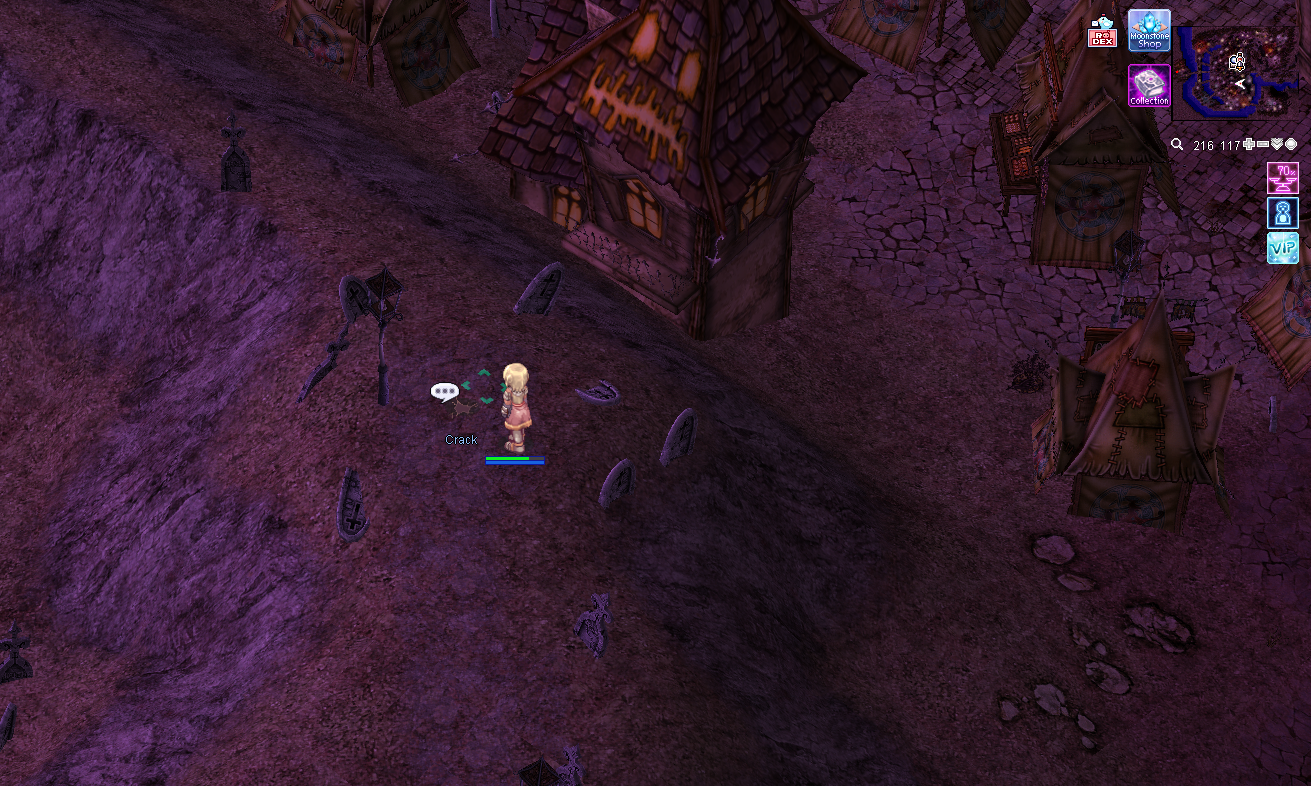Click the 70% weight scale icon
This screenshot has height=786, width=1311.
1282,178
